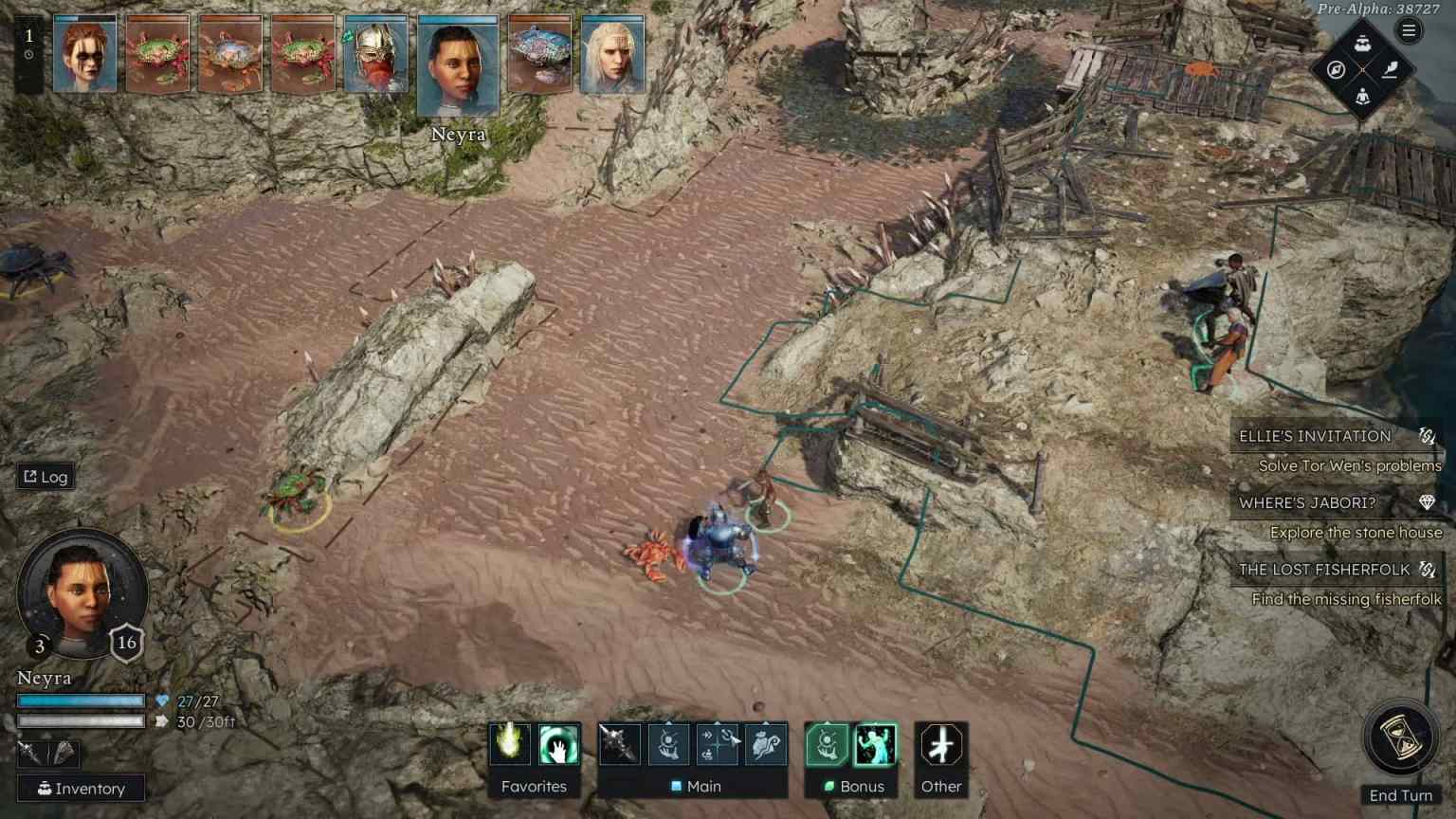Screen dimensions: 1456x819
Task: Click the compass icon in the diamond panel
Action: tap(1335, 68)
